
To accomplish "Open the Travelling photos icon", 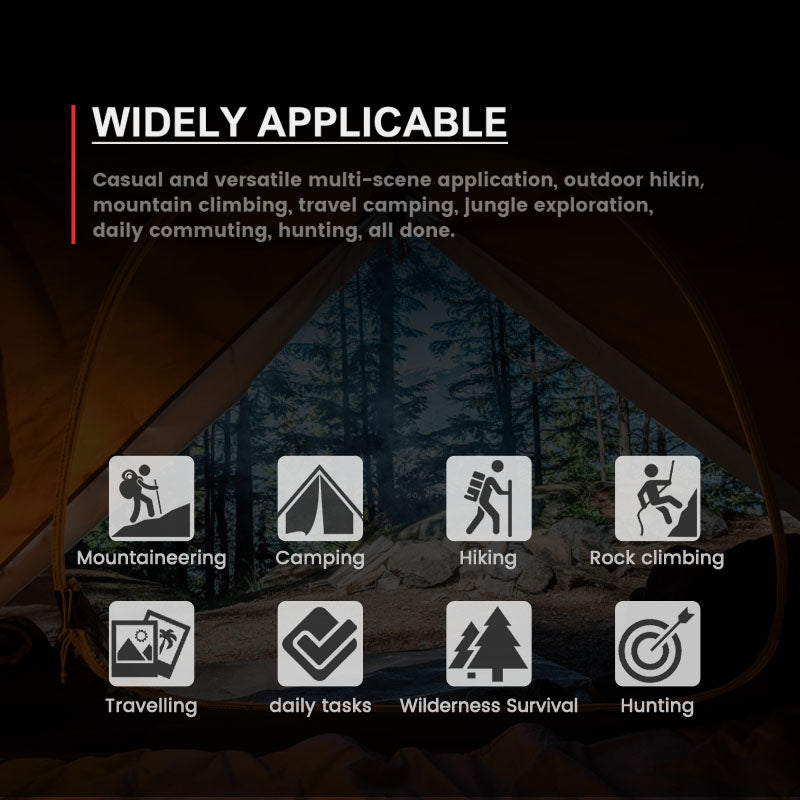I will coord(151,644).
